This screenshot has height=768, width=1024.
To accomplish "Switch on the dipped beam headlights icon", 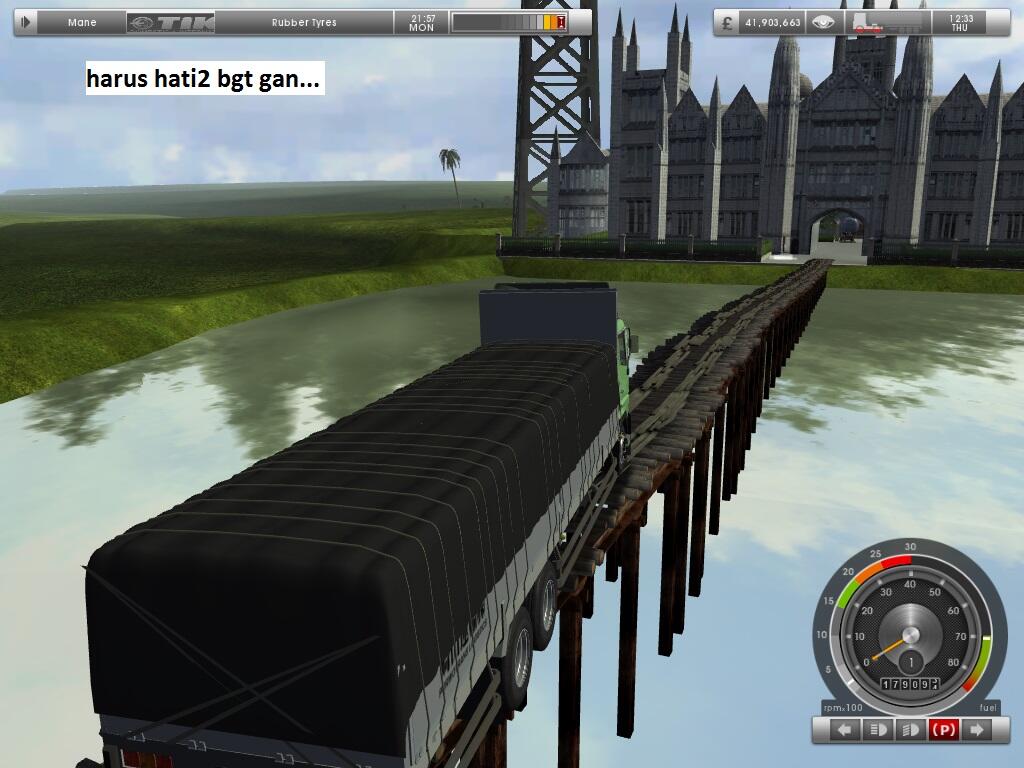I will pyautogui.click(x=911, y=730).
